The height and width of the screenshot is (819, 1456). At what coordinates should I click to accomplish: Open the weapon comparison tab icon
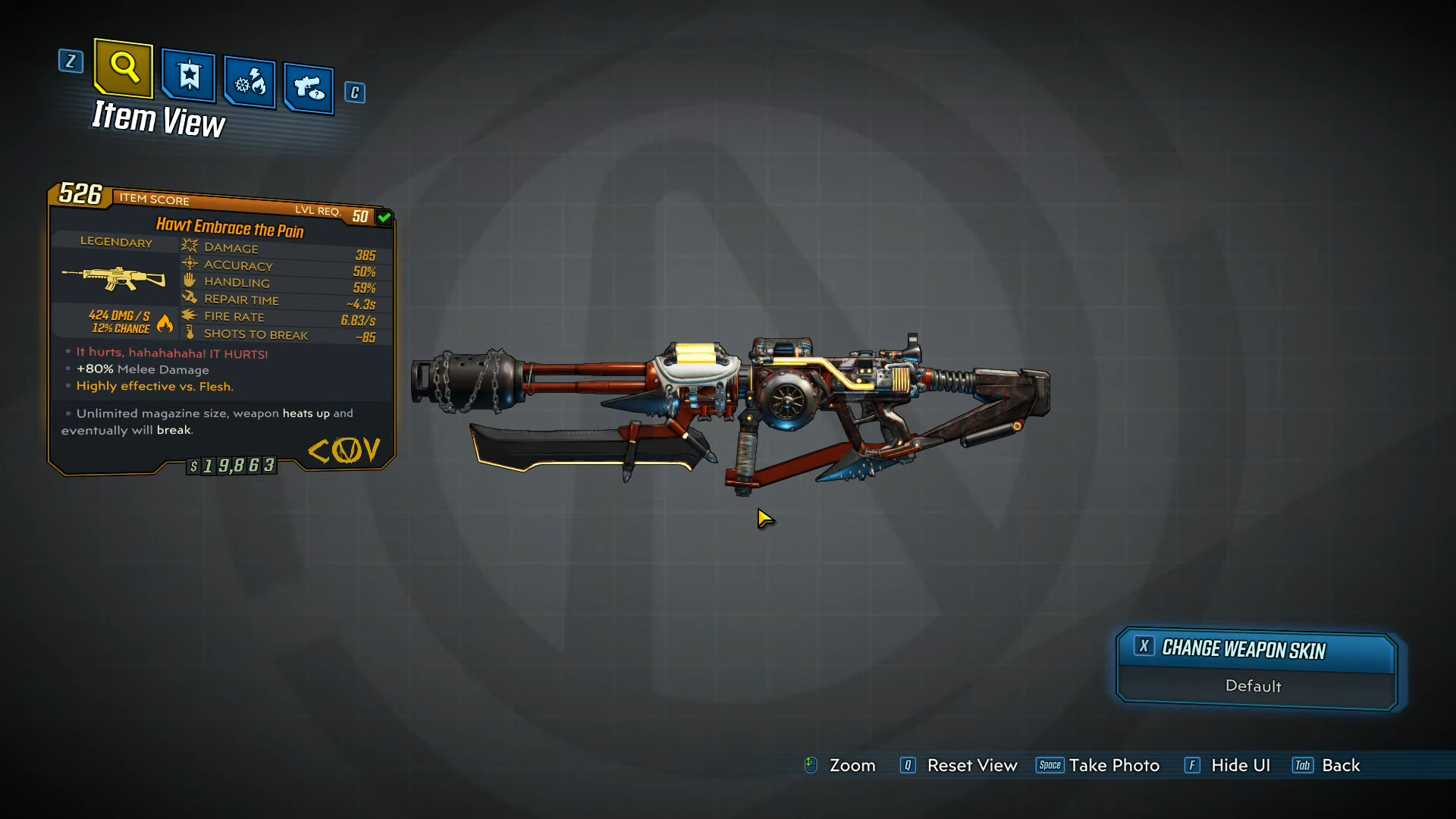click(308, 86)
